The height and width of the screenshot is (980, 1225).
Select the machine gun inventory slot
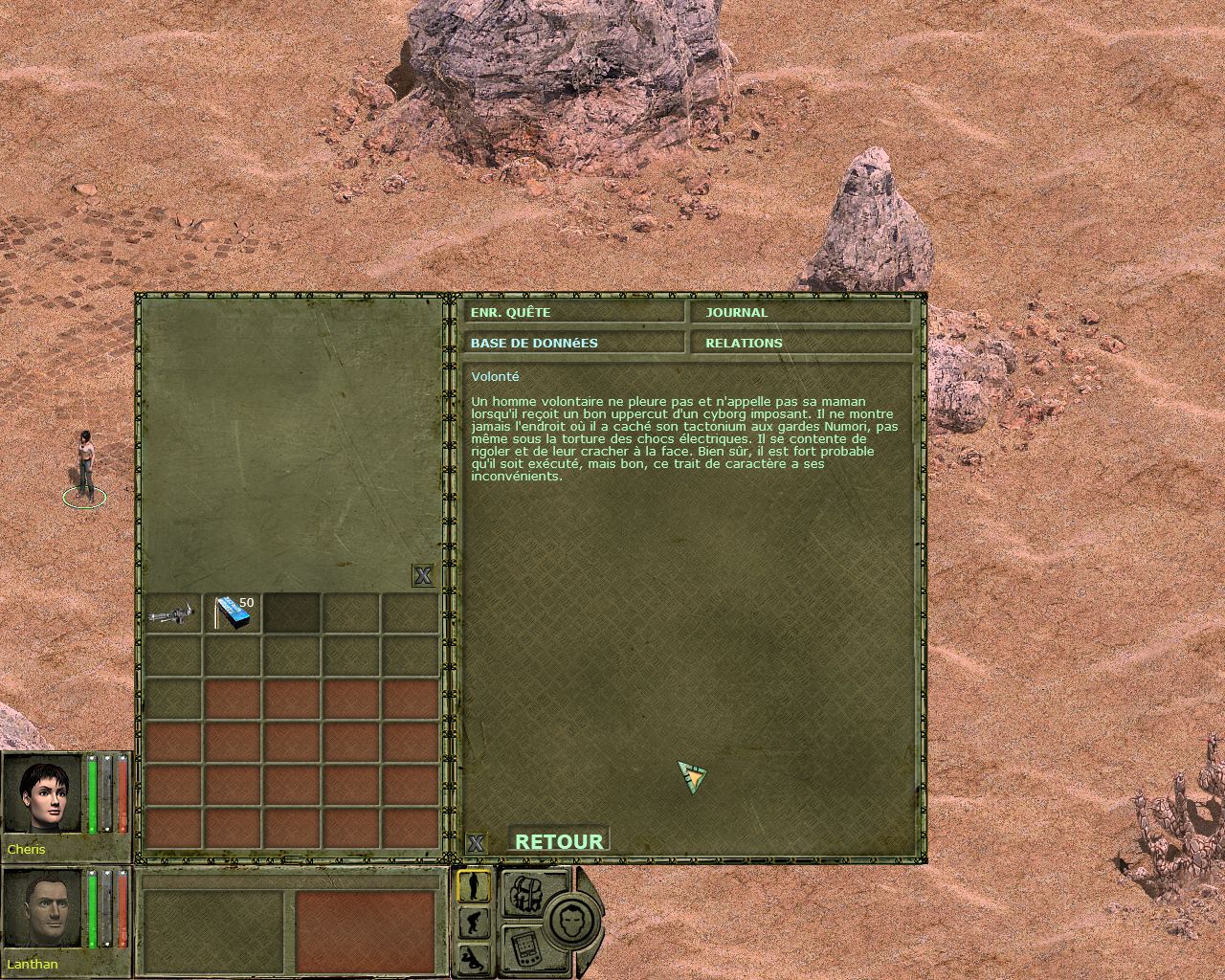[173, 613]
